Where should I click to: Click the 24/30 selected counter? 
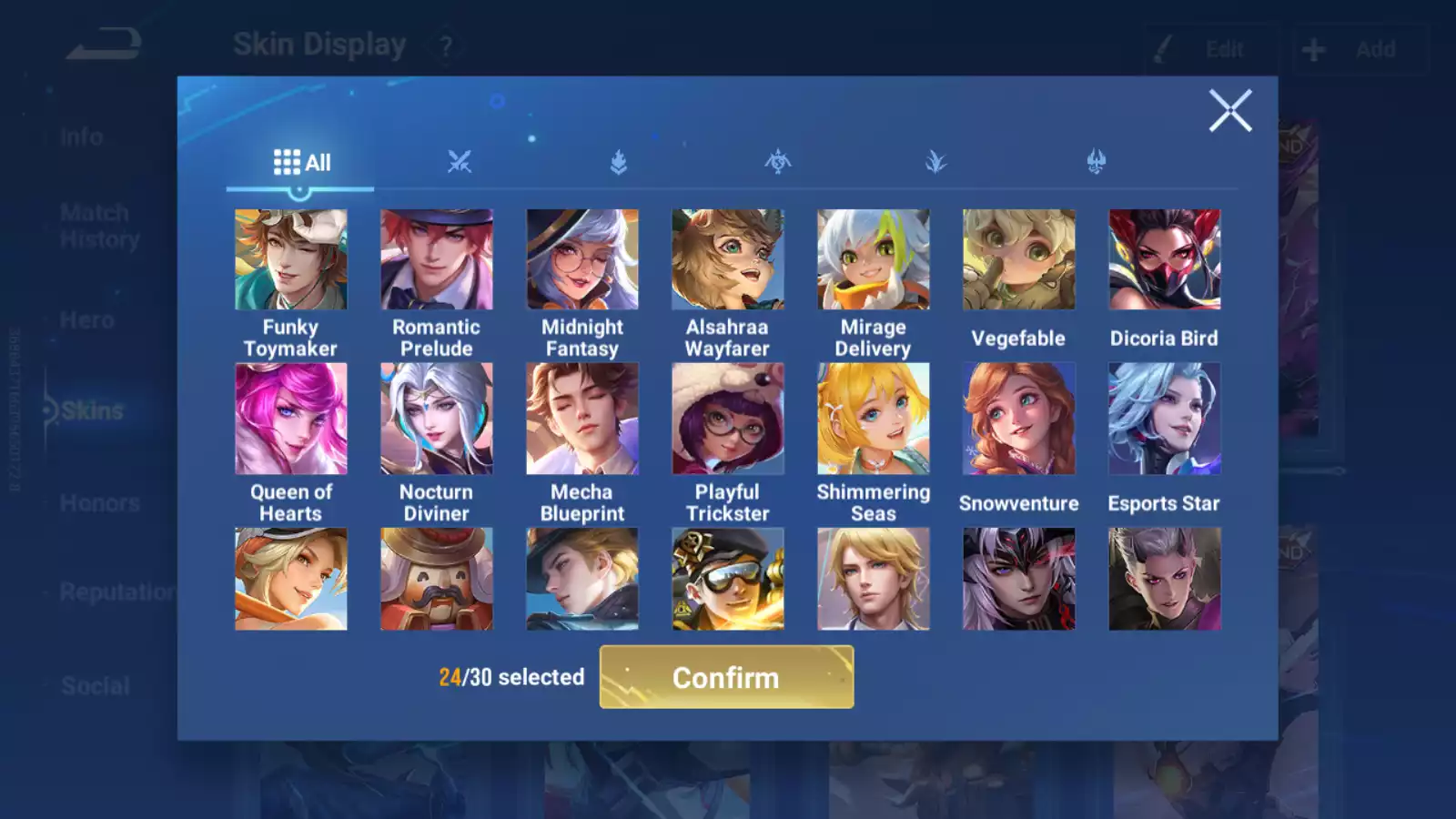[511, 677]
